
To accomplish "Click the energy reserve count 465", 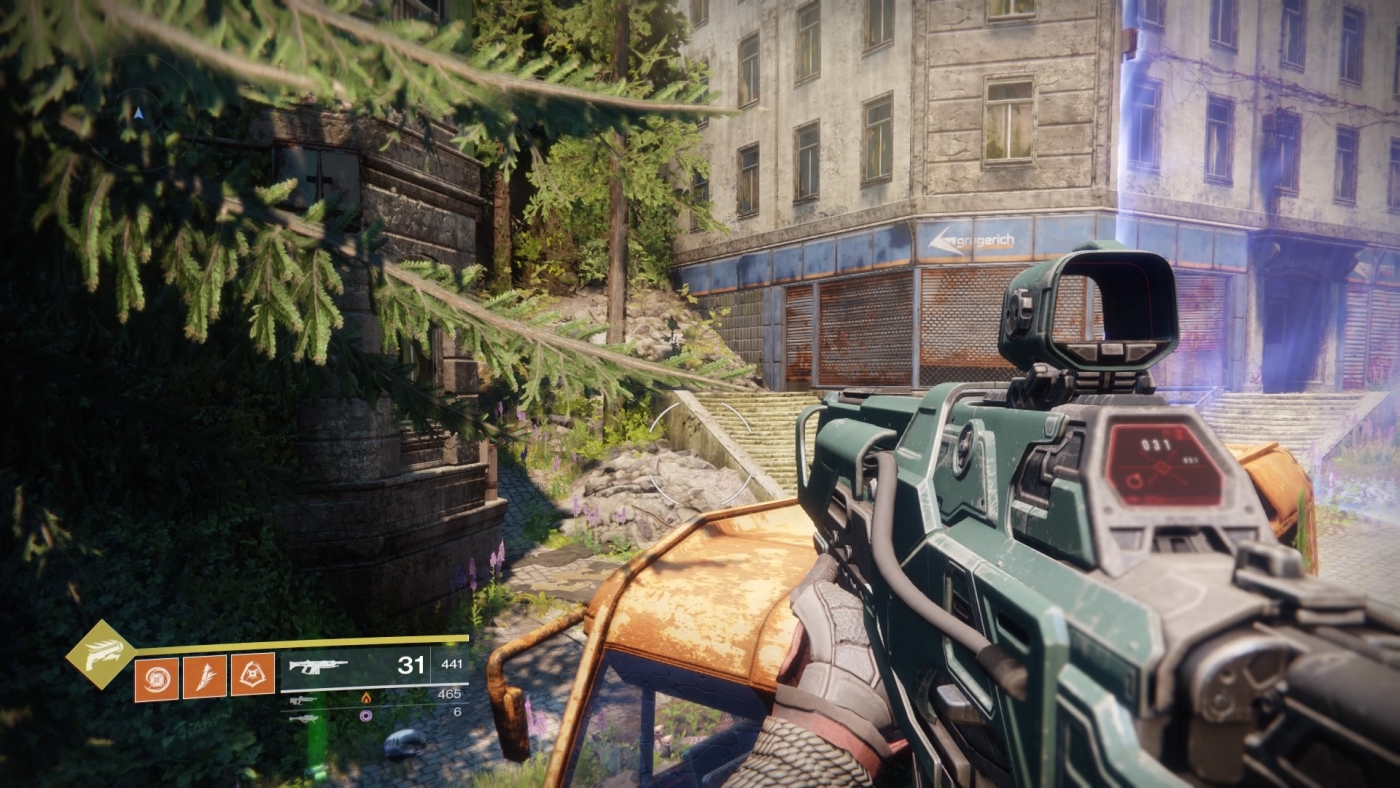I will pyautogui.click(x=452, y=694).
